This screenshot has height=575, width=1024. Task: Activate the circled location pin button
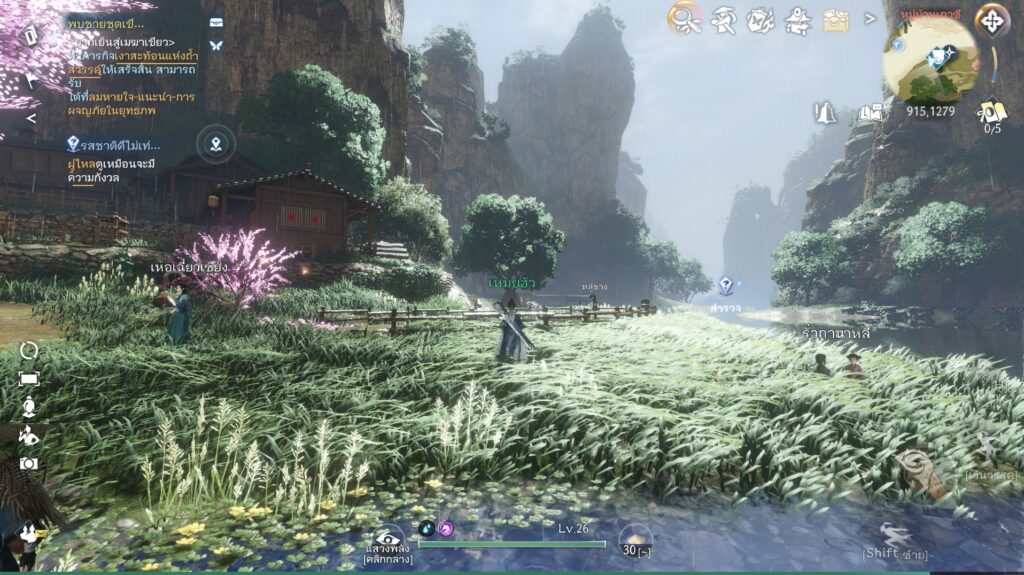tap(216, 144)
